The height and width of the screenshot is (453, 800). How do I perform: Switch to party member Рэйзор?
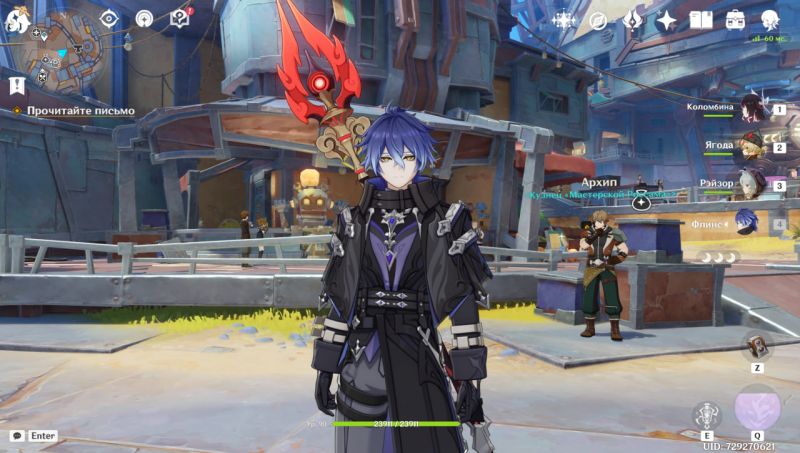pyautogui.click(x=752, y=185)
